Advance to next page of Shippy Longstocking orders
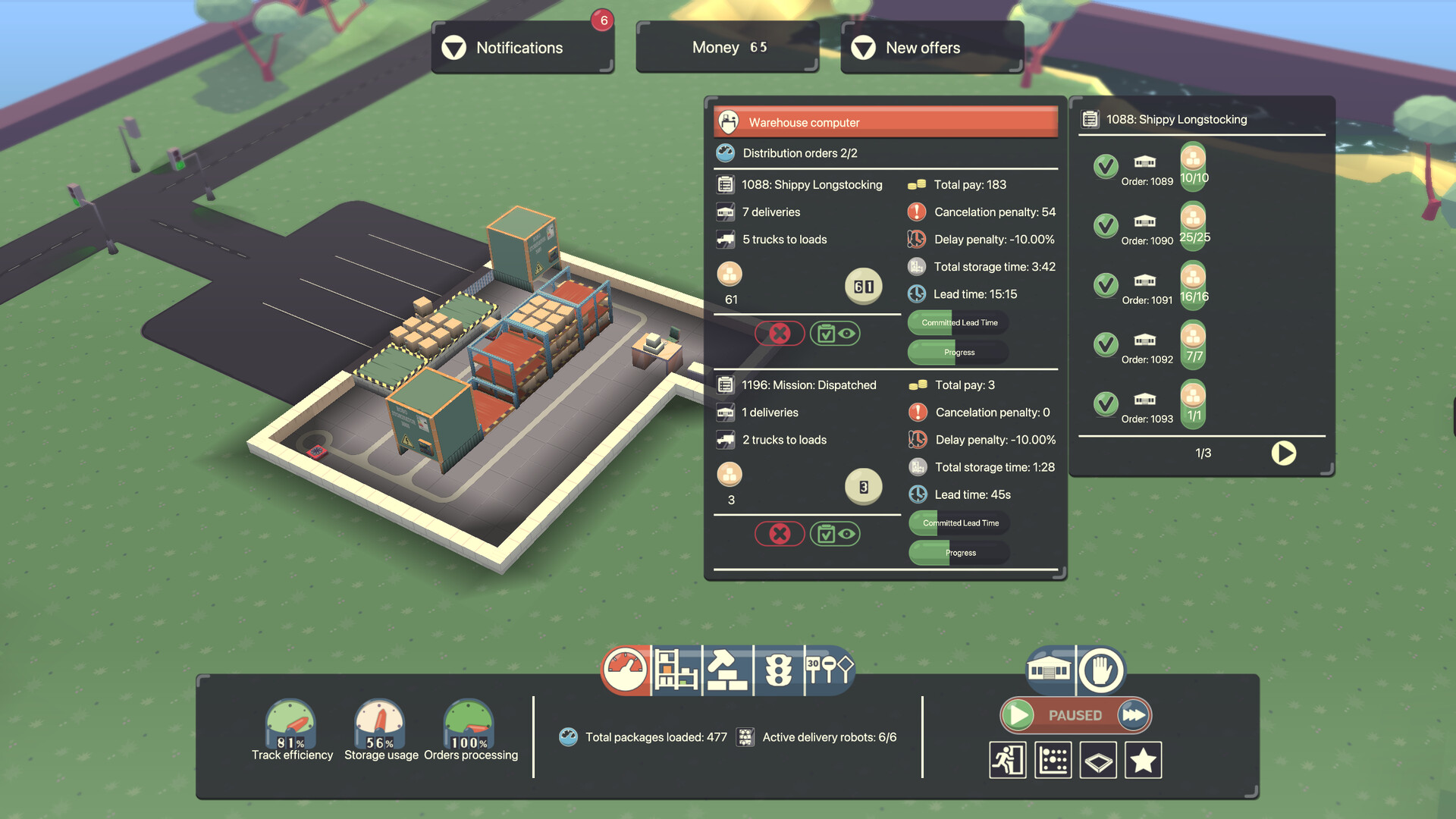 (x=1283, y=453)
